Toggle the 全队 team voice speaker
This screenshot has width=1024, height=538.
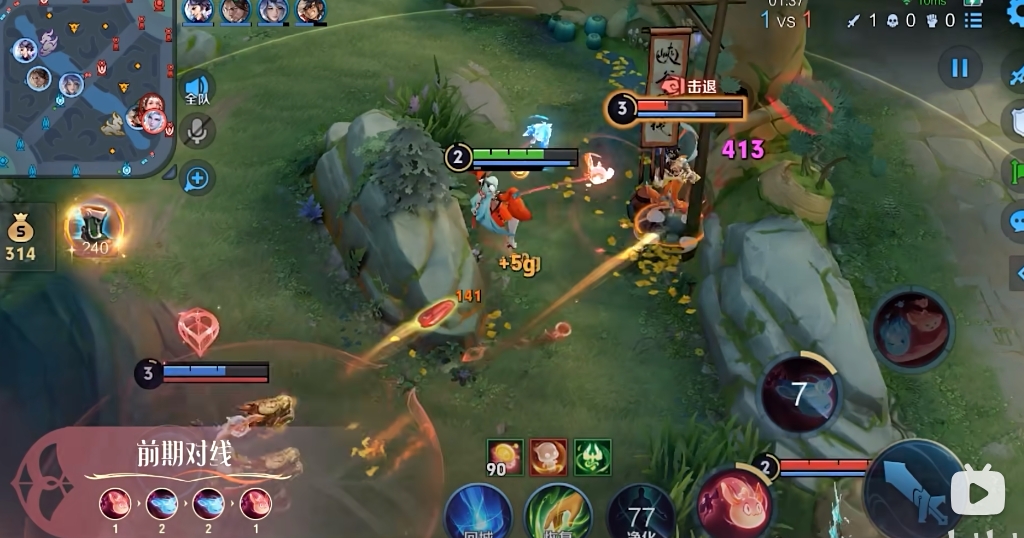click(197, 89)
